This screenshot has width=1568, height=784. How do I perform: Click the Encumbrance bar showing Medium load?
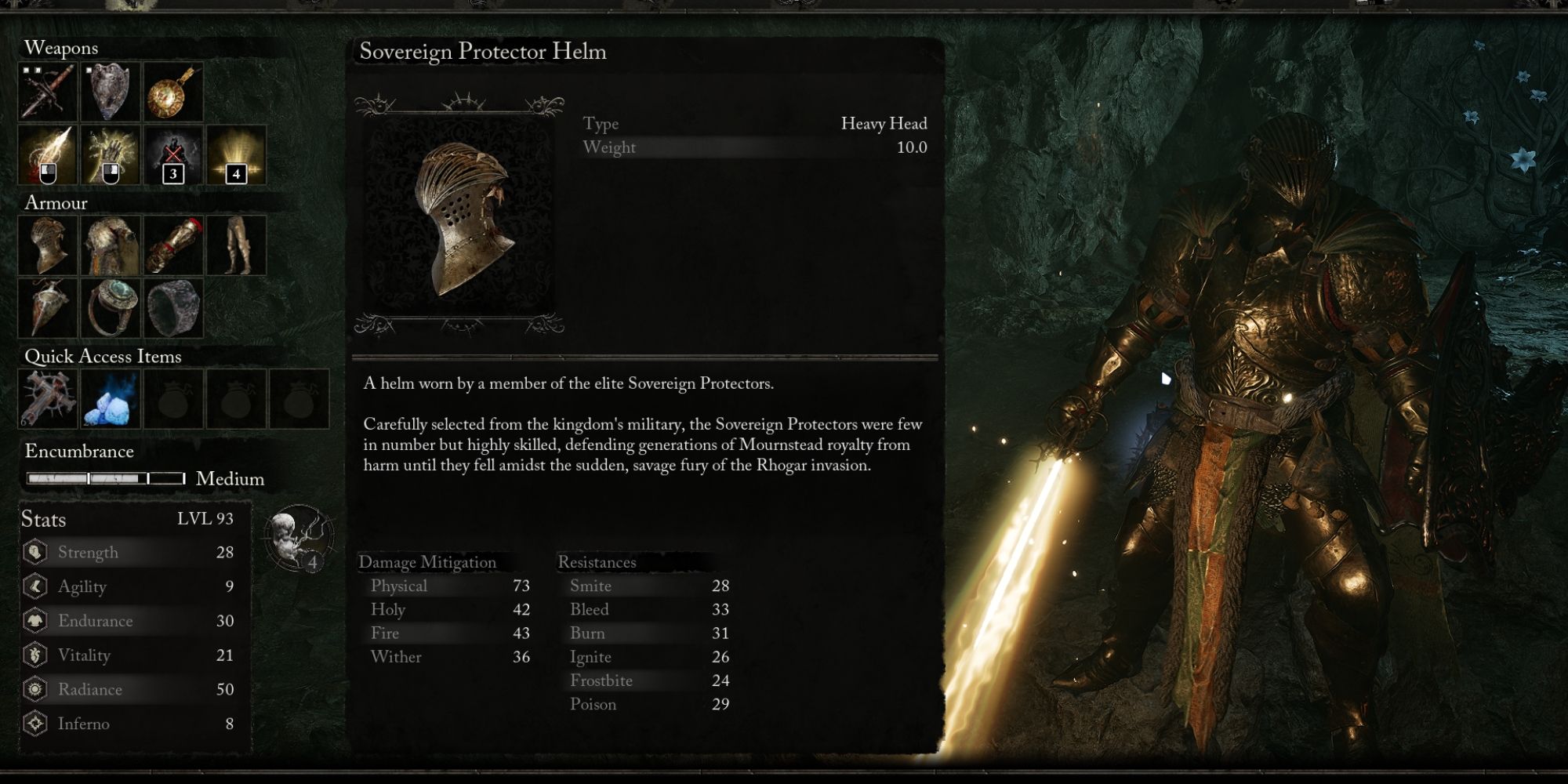tap(104, 477)
